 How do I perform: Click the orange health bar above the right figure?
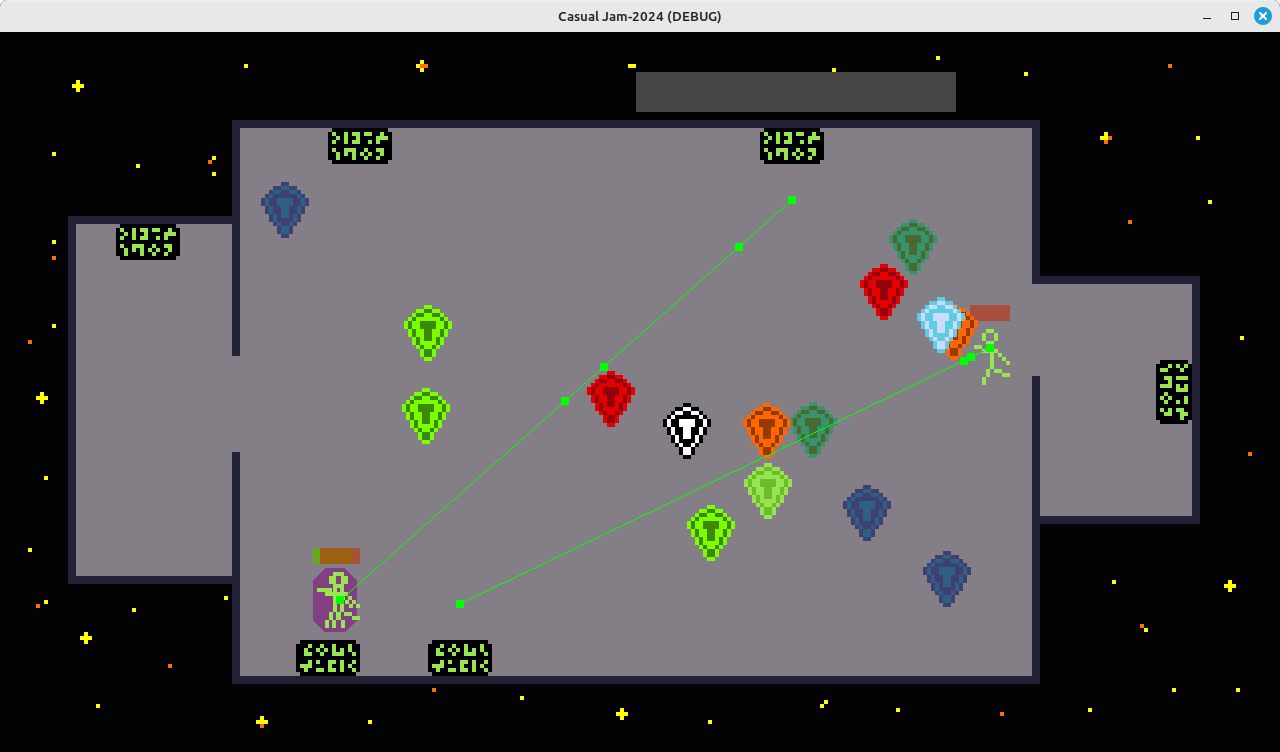pos(990,312)
